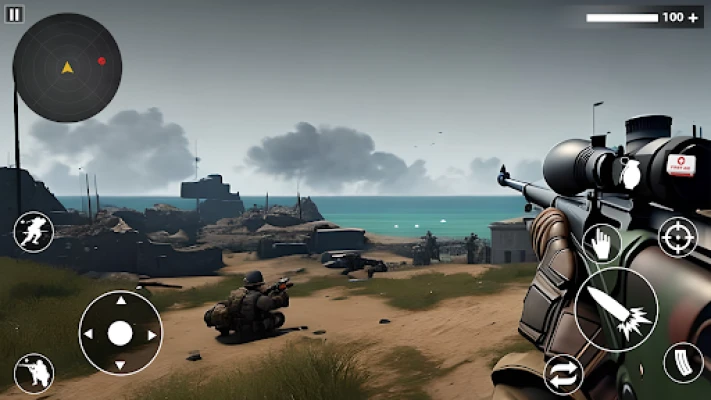Use the first aid kit
The width and height of the screenshot is (711, 400).
coord(681,165)
